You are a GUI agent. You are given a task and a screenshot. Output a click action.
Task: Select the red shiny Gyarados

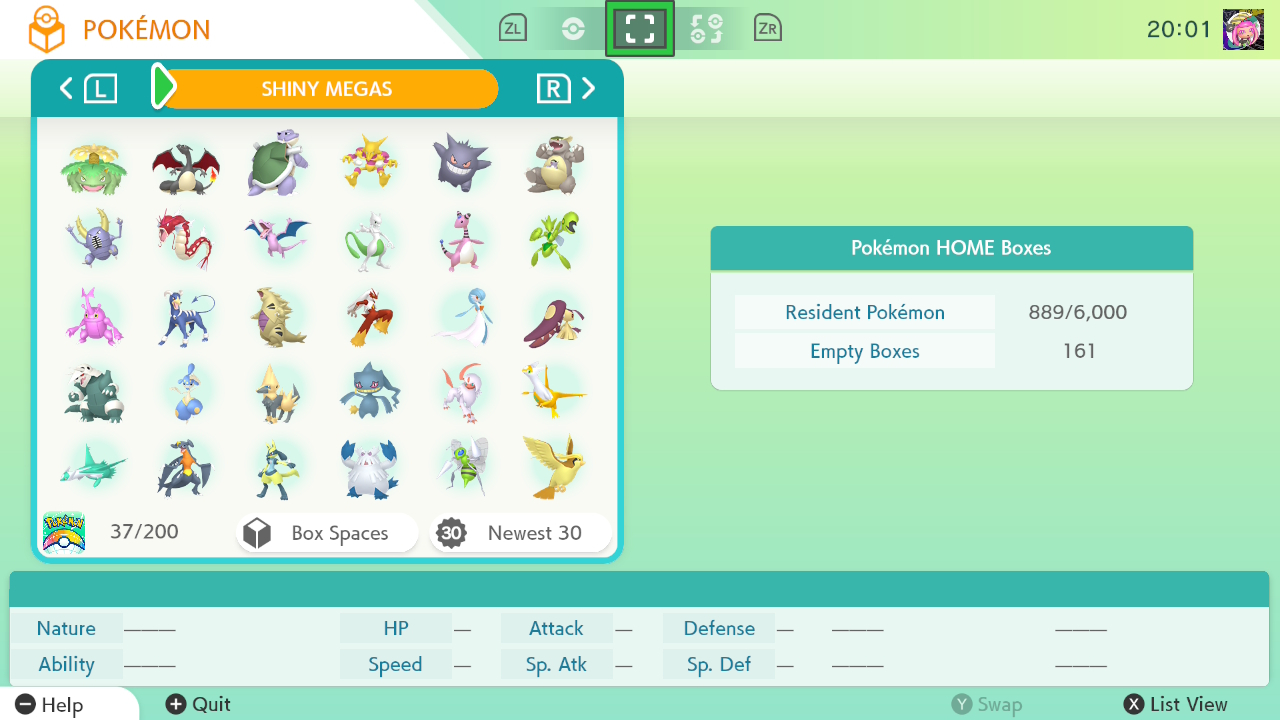(185, 240)
